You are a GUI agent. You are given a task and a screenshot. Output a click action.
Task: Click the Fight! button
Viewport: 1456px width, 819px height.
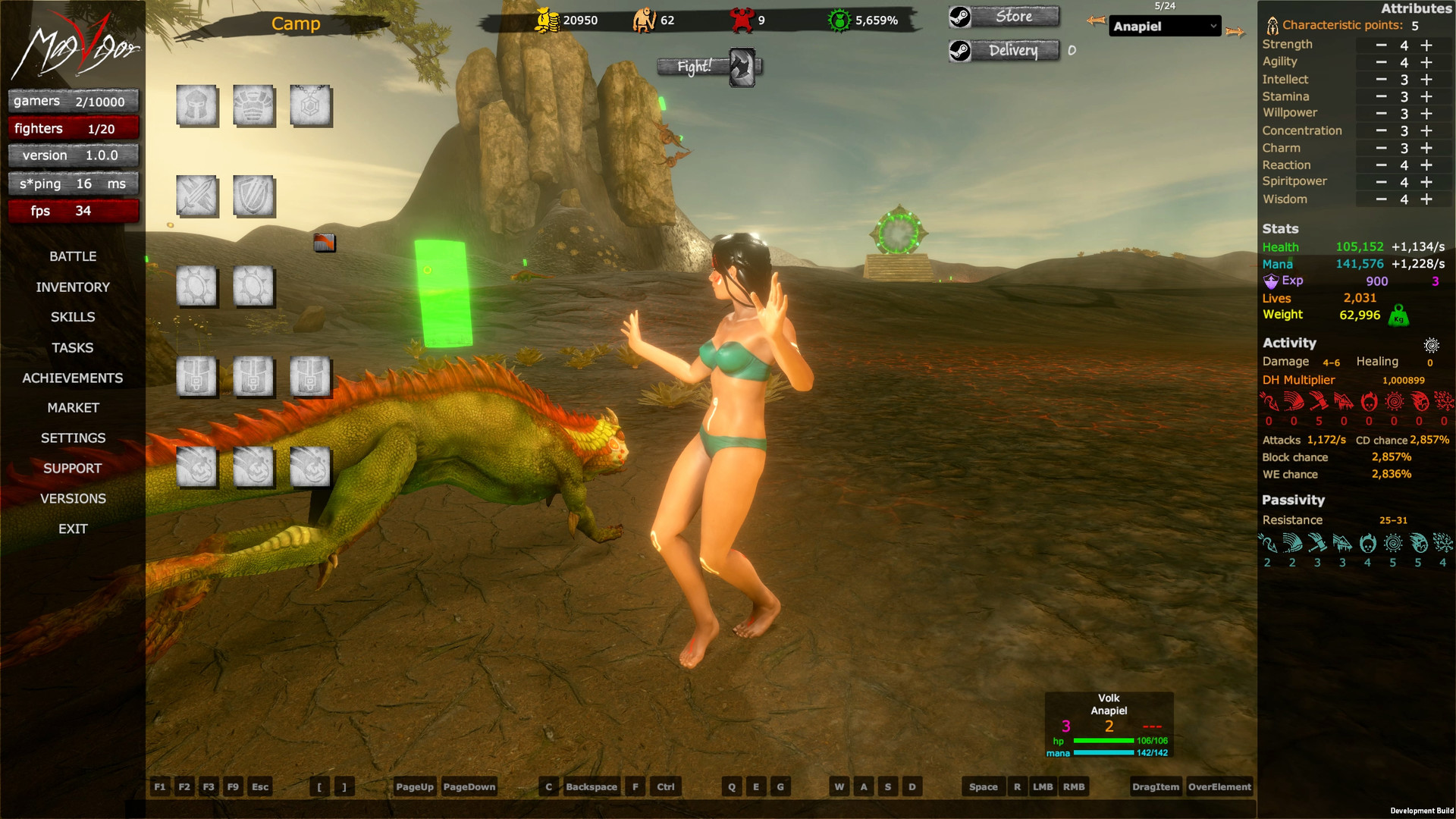[694, 67]
